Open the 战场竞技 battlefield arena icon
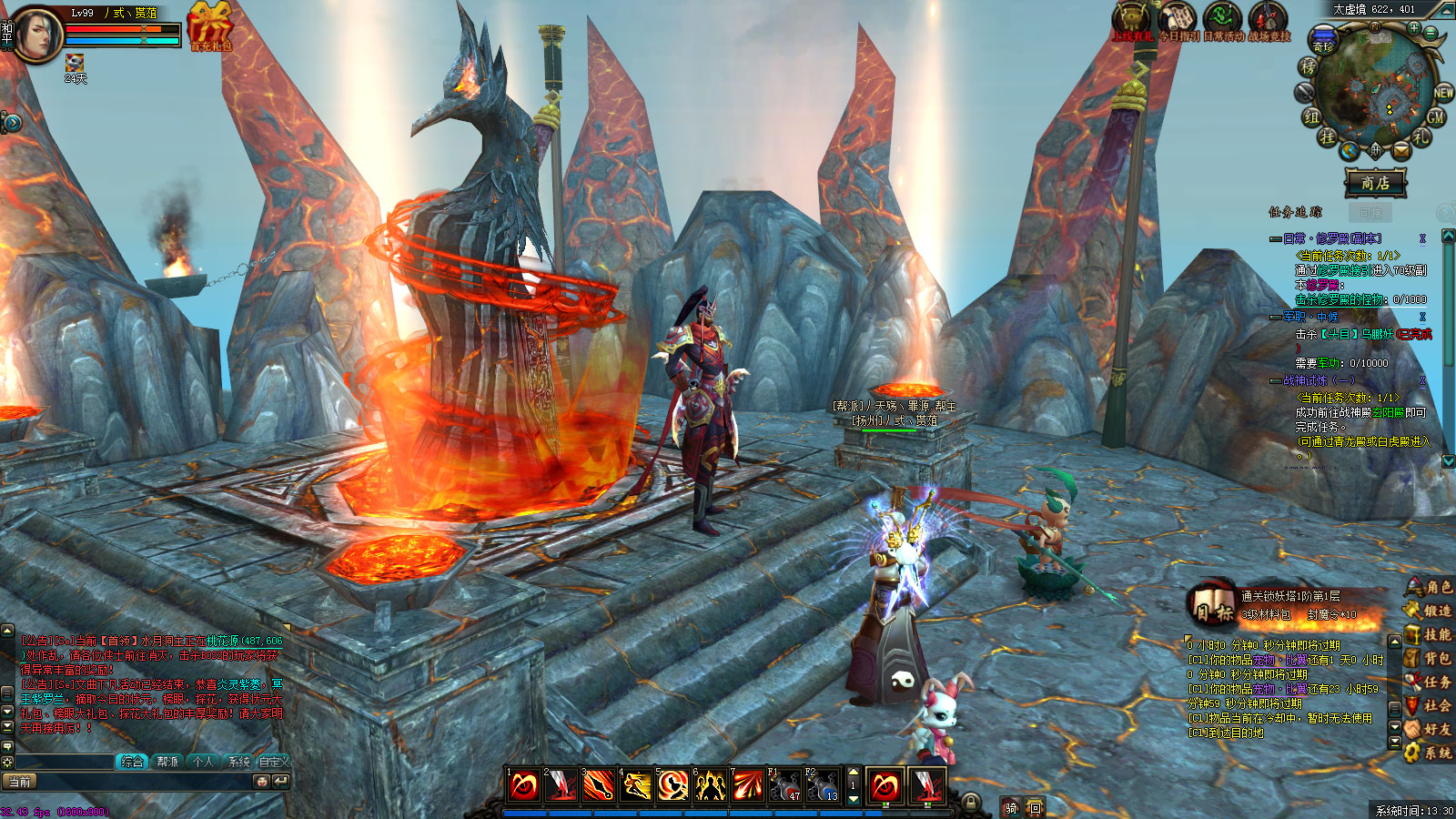 pyautogui.click(x=1268, y=22)
